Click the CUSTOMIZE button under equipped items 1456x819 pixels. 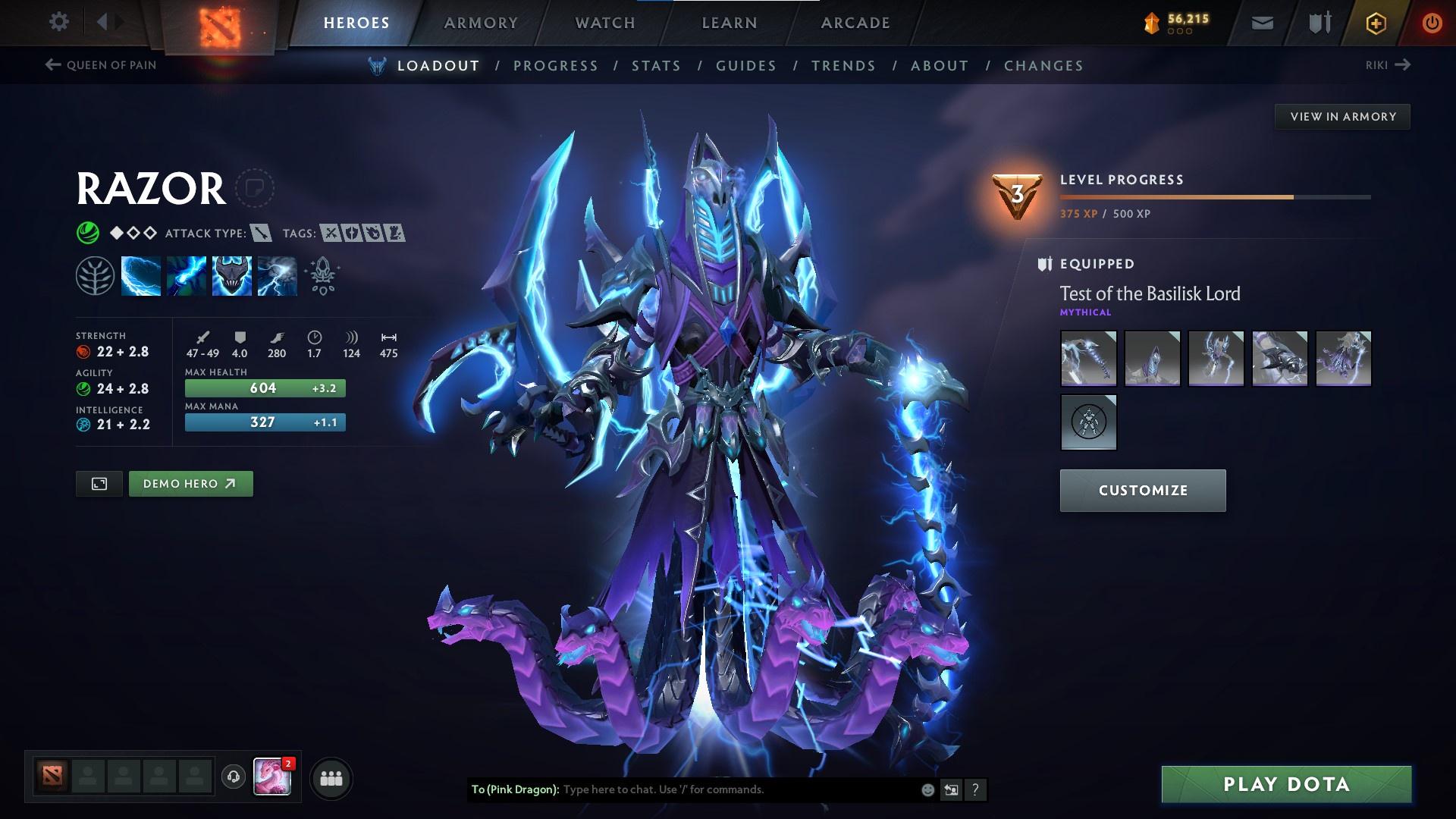coord(1142,490)
